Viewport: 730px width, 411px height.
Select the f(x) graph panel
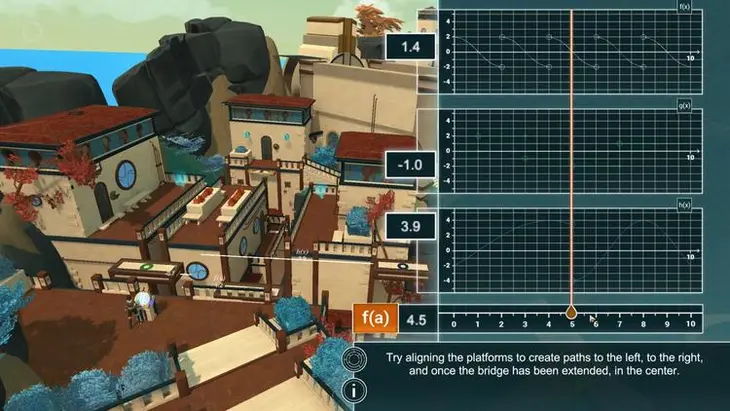click(x=571, y=47)
